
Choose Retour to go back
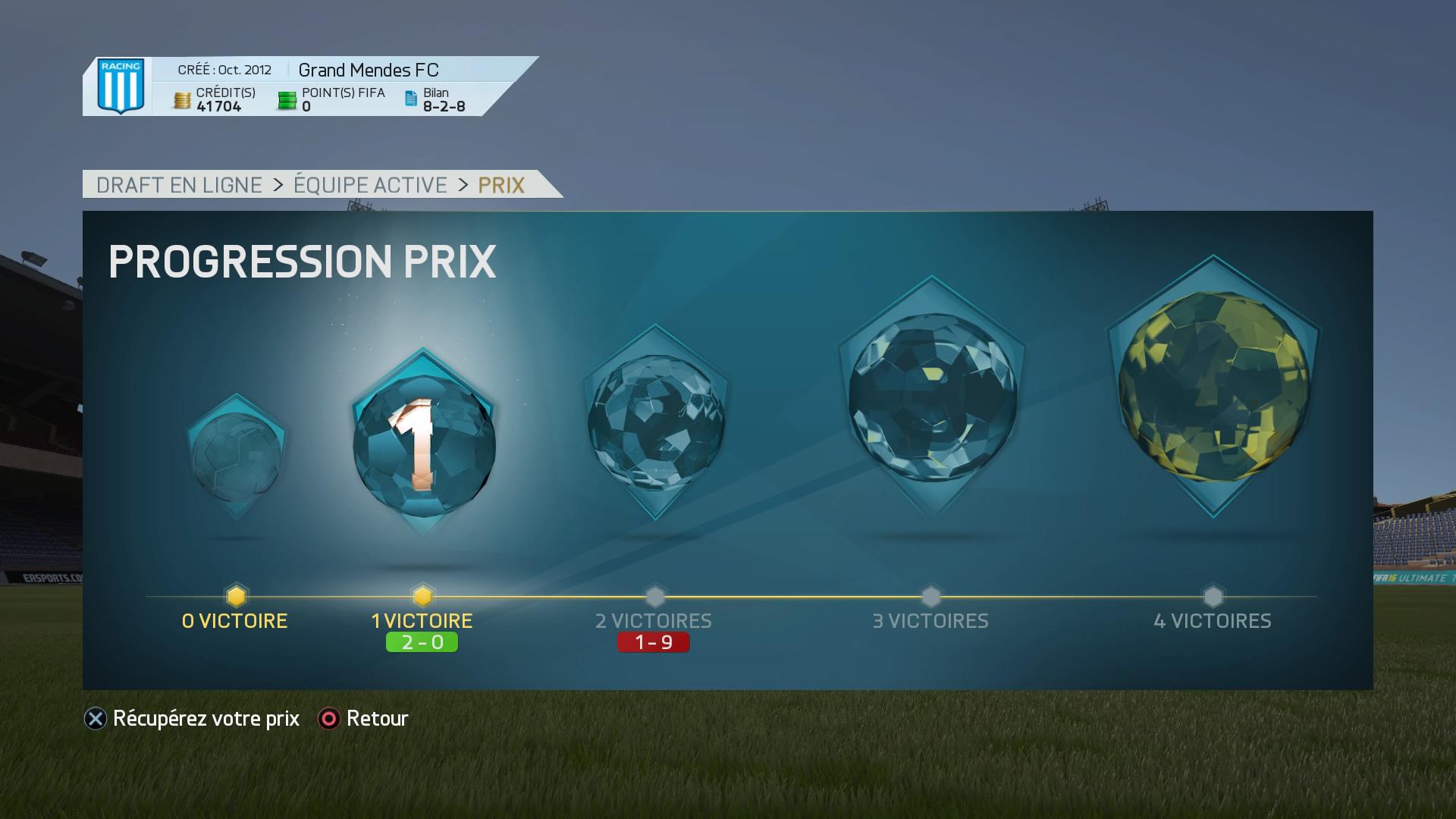(x=364, y=718)
